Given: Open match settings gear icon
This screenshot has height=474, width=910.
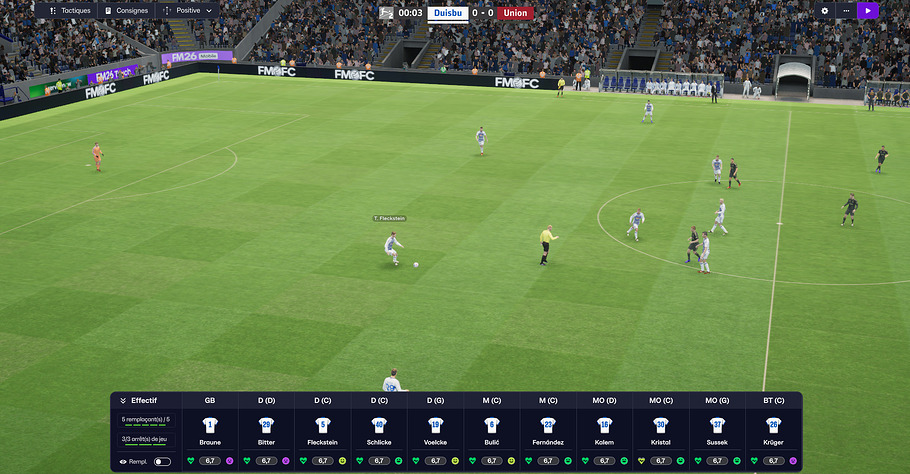Looking at the screenshot, I should tap(825, 11).
